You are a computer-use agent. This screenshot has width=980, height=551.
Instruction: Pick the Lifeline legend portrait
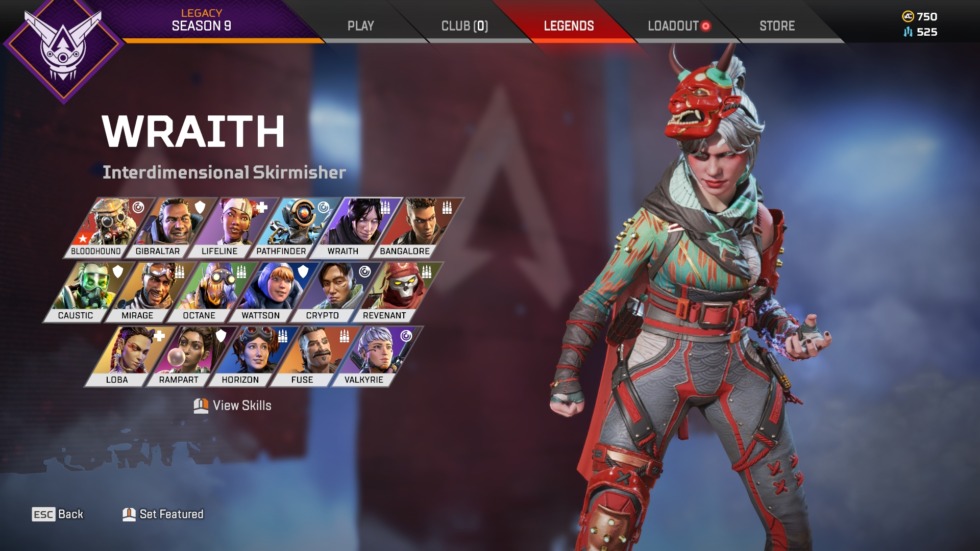pos(219,227)
